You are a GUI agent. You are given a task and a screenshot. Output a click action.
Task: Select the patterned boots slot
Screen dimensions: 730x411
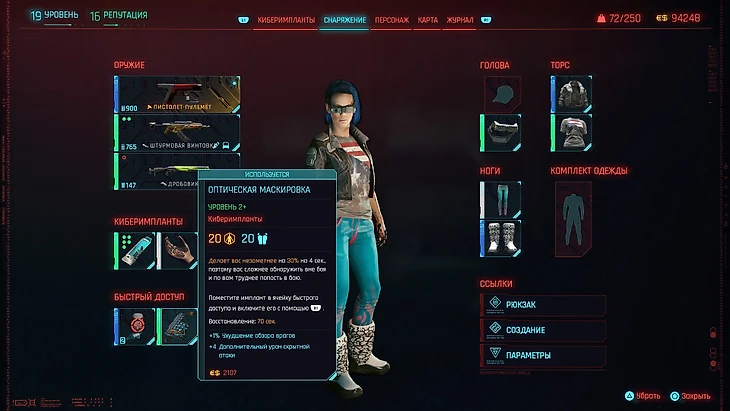tap(503, 238)
